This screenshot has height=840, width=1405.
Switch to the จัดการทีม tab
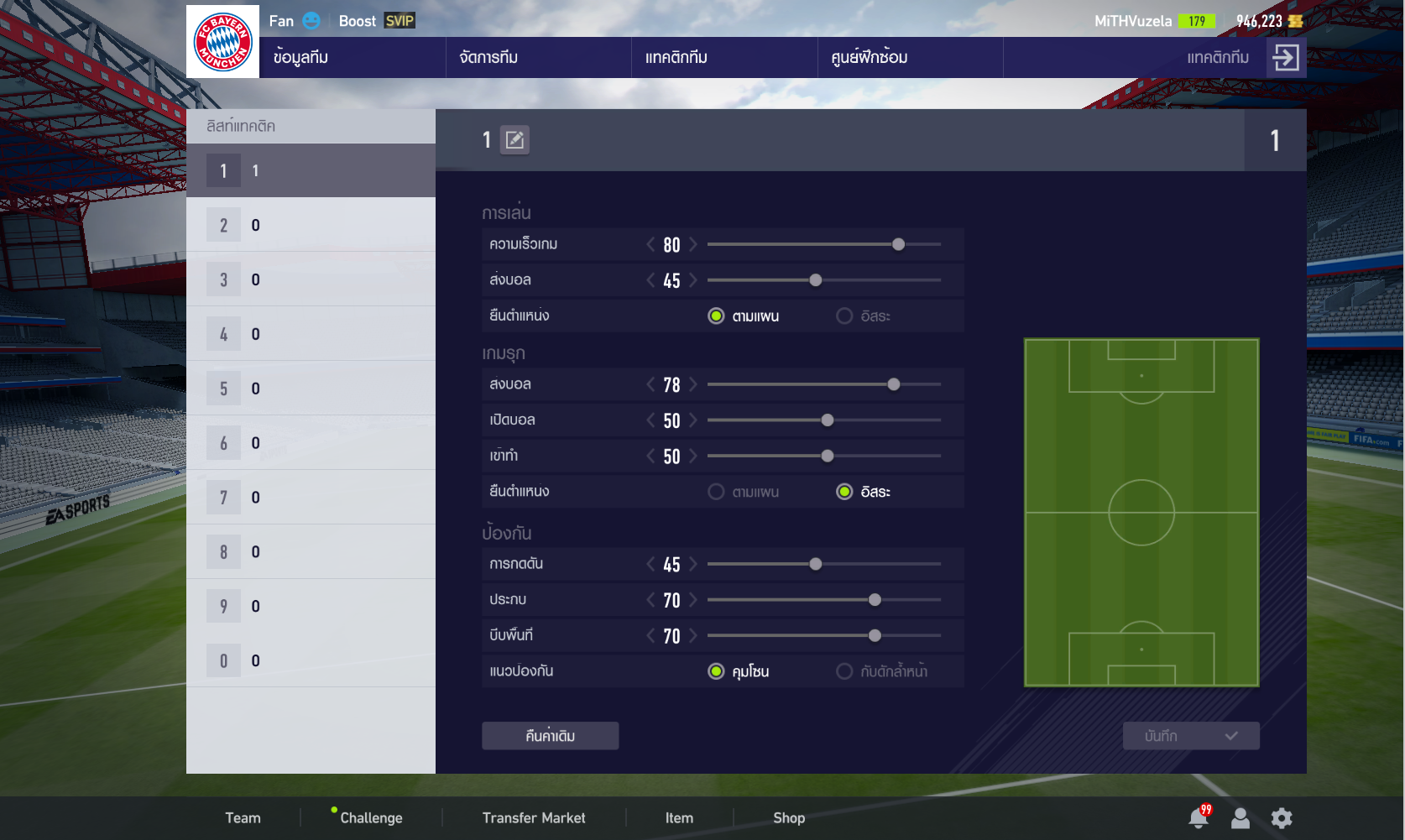(488, 57)
